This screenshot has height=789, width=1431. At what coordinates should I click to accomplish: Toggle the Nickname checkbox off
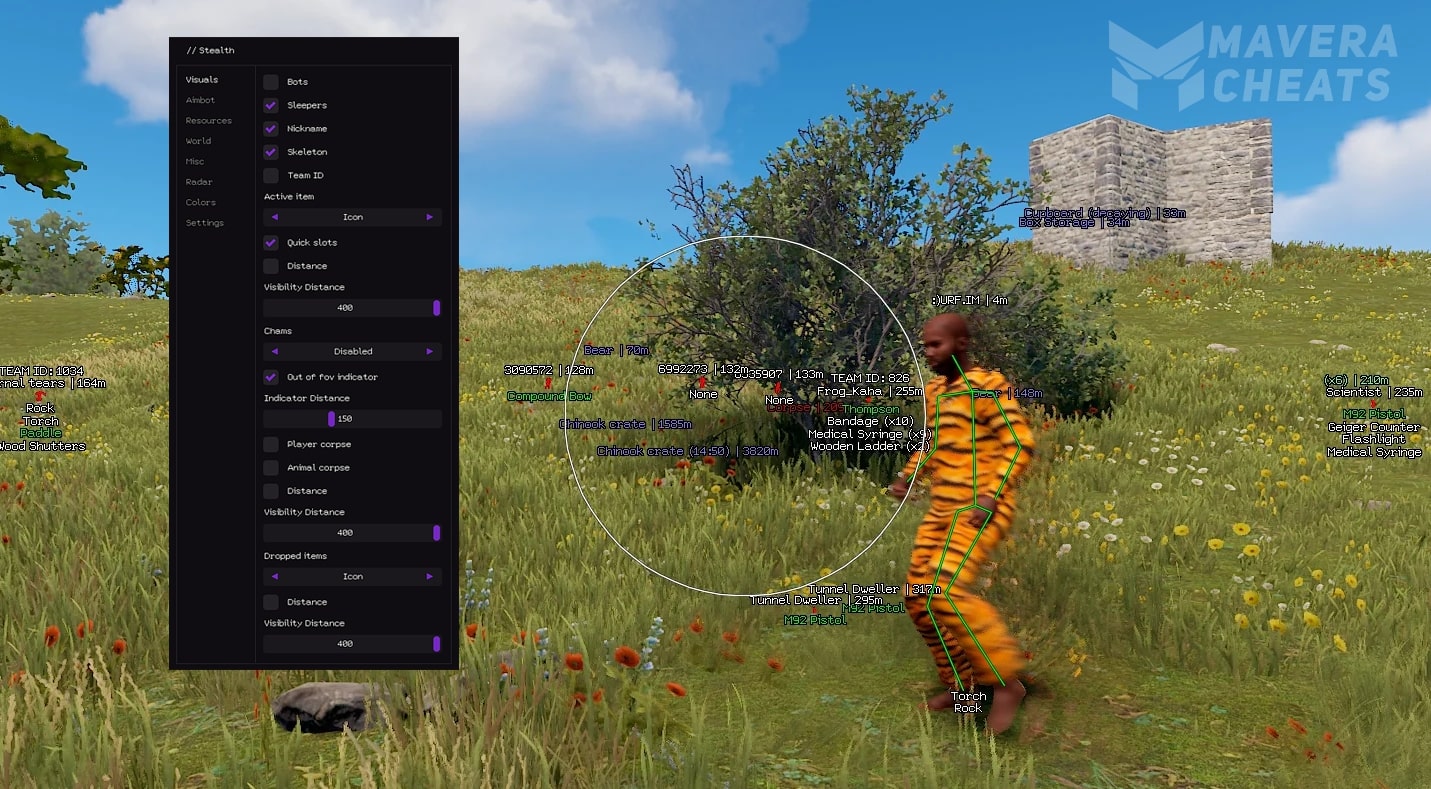click(271, 129)
